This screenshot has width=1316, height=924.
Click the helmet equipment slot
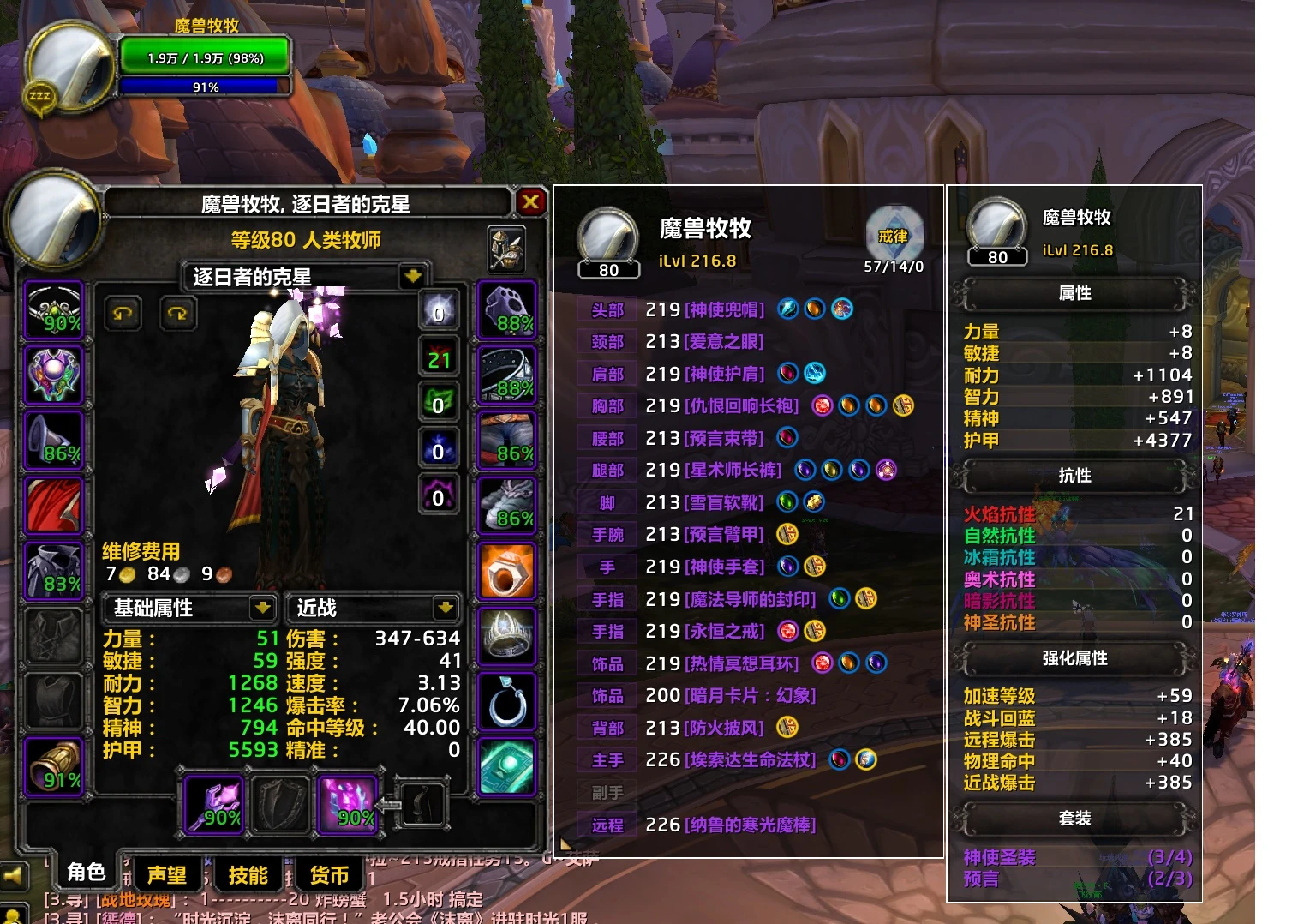pyautogui.click(x=54, y=309)
